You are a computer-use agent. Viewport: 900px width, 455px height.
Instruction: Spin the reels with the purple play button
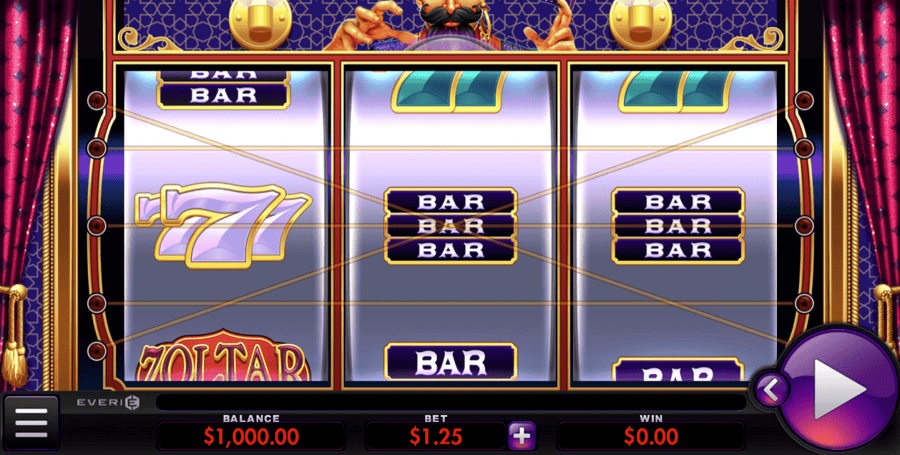click(838, 388)
